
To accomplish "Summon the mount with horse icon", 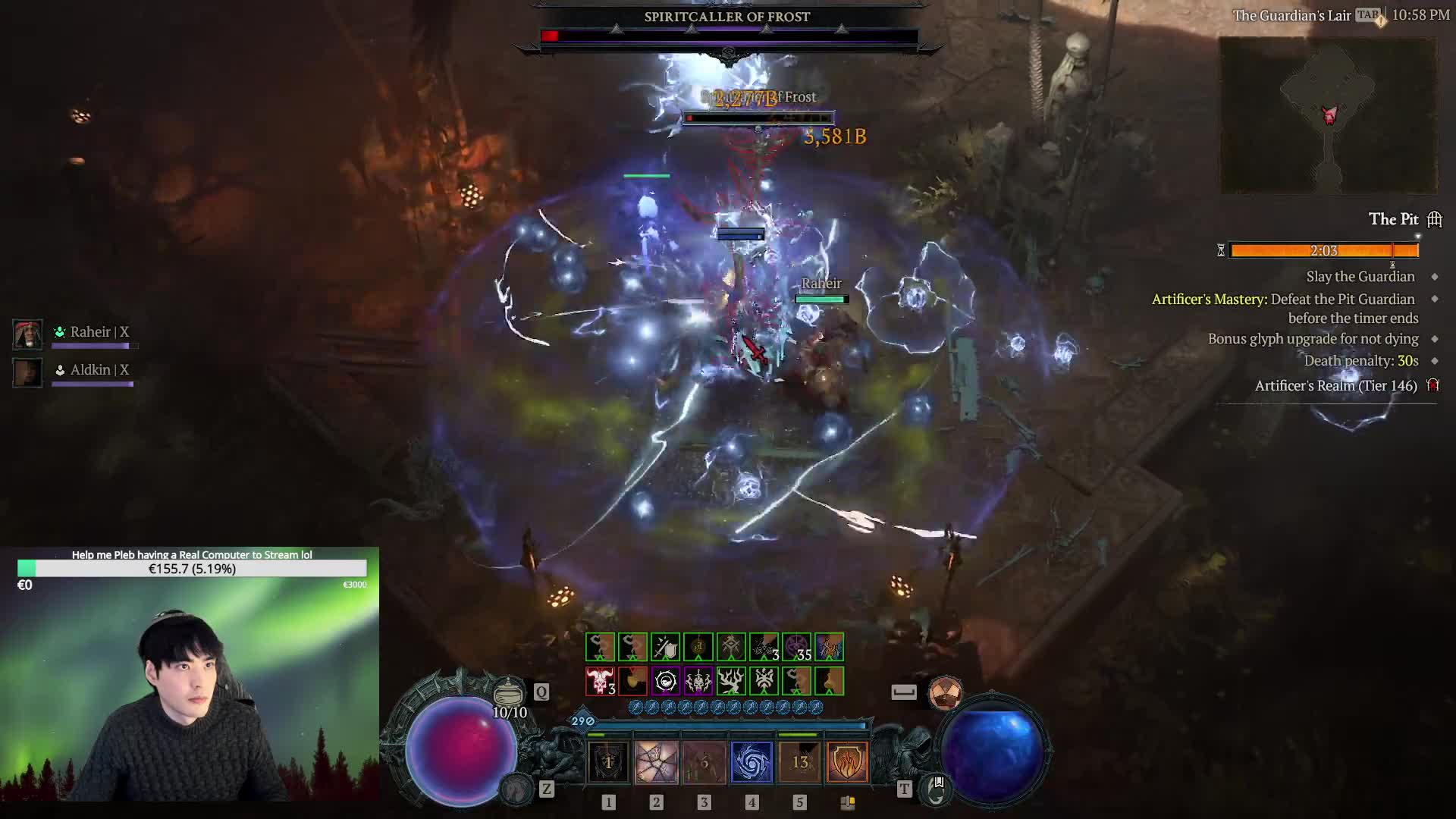I will [x=517, y=789].
